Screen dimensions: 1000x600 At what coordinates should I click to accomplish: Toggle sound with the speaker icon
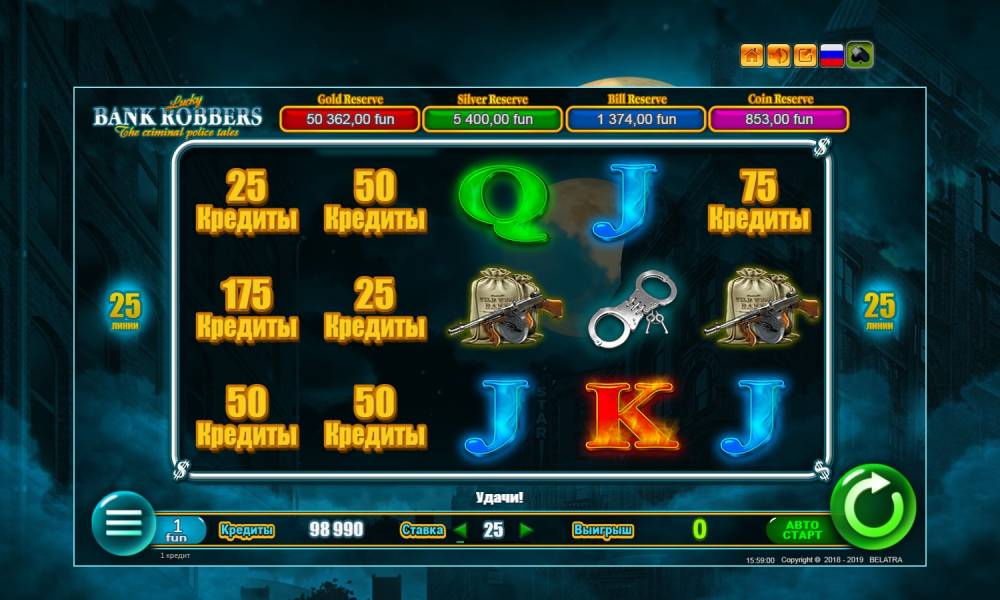pos(779,56)
